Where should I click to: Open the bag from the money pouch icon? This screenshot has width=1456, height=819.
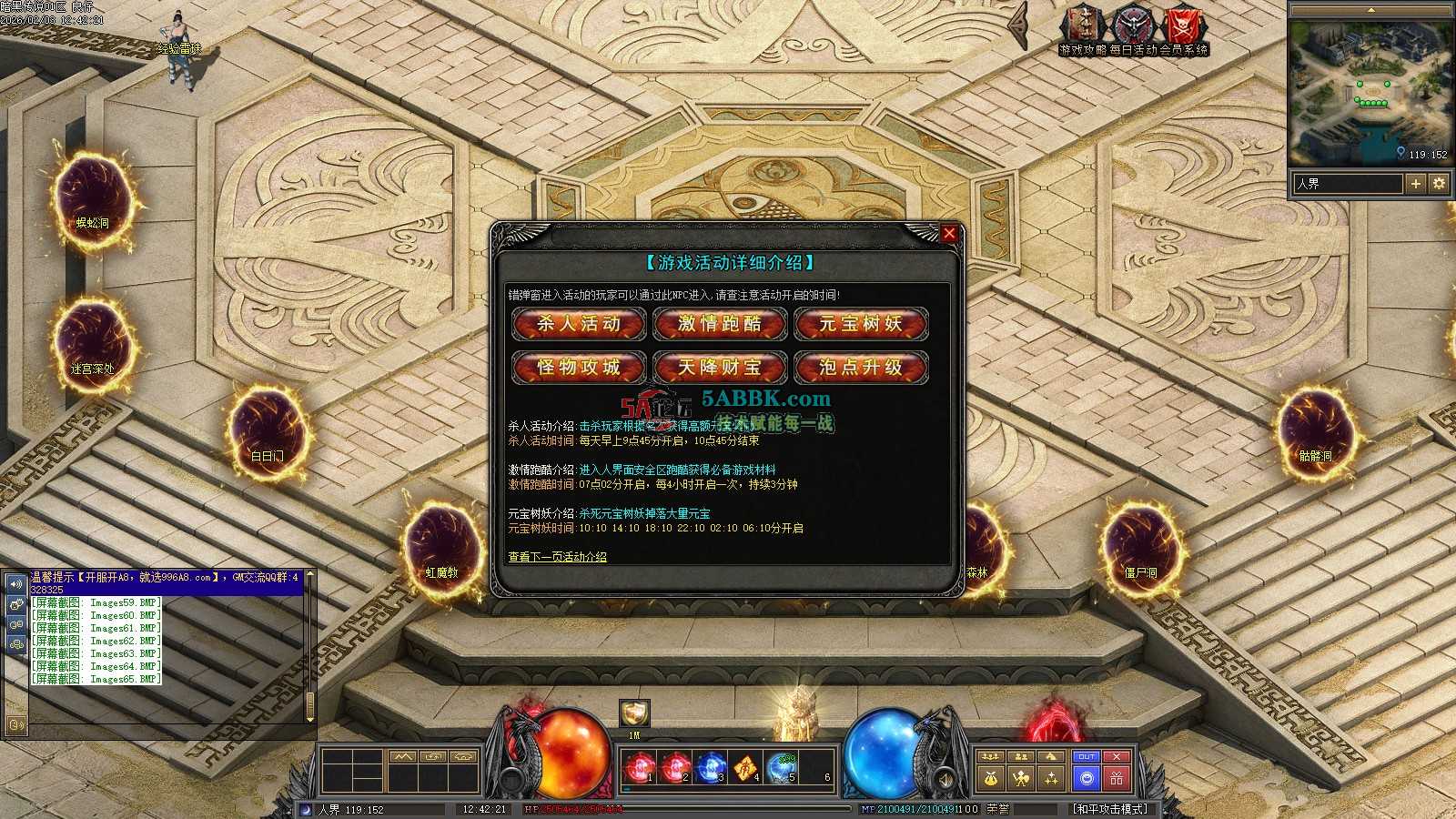click(x=991, y=778)
